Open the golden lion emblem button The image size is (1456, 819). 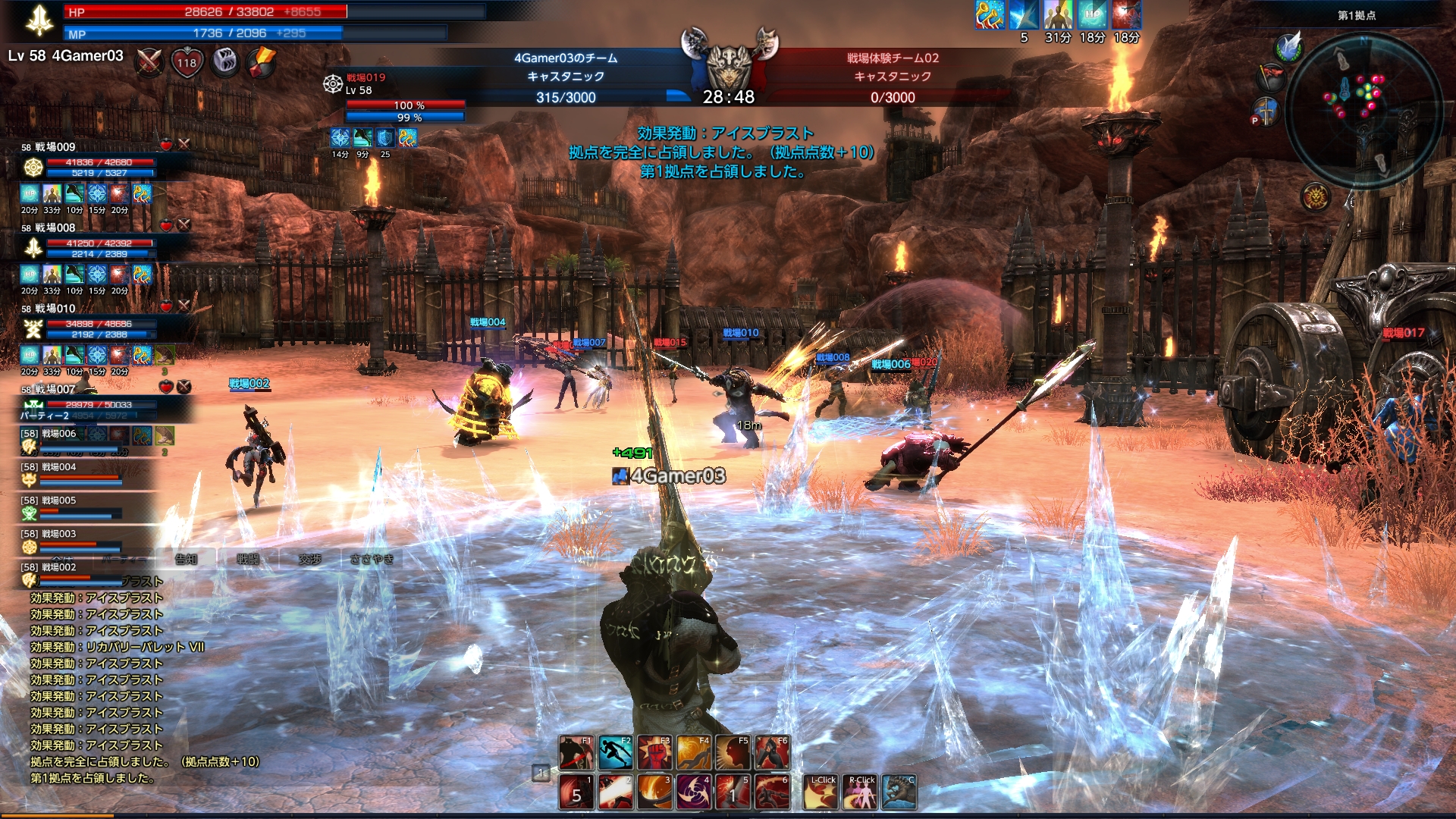[1316, 197]
